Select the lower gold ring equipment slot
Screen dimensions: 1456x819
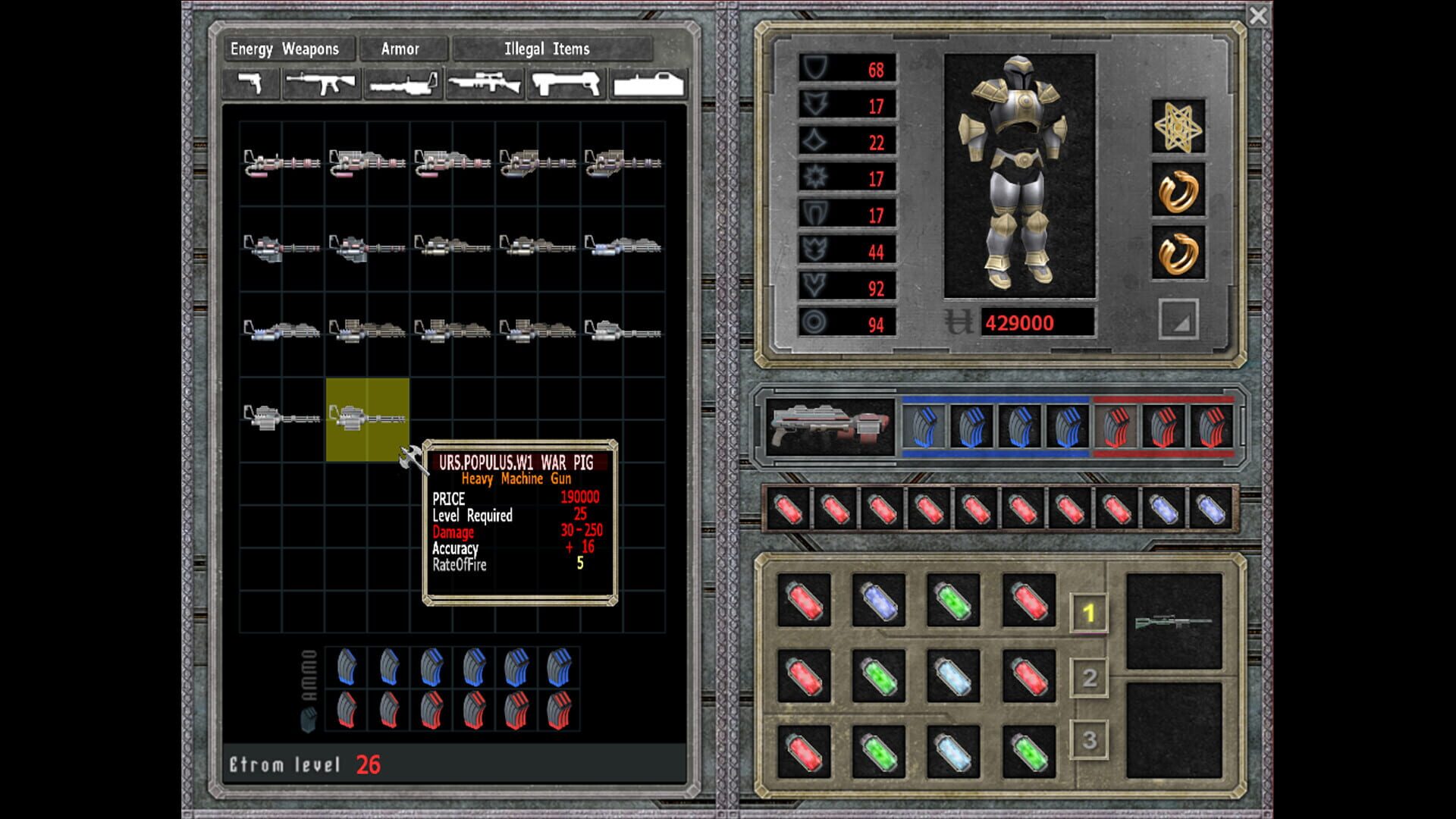(1178, 253)
